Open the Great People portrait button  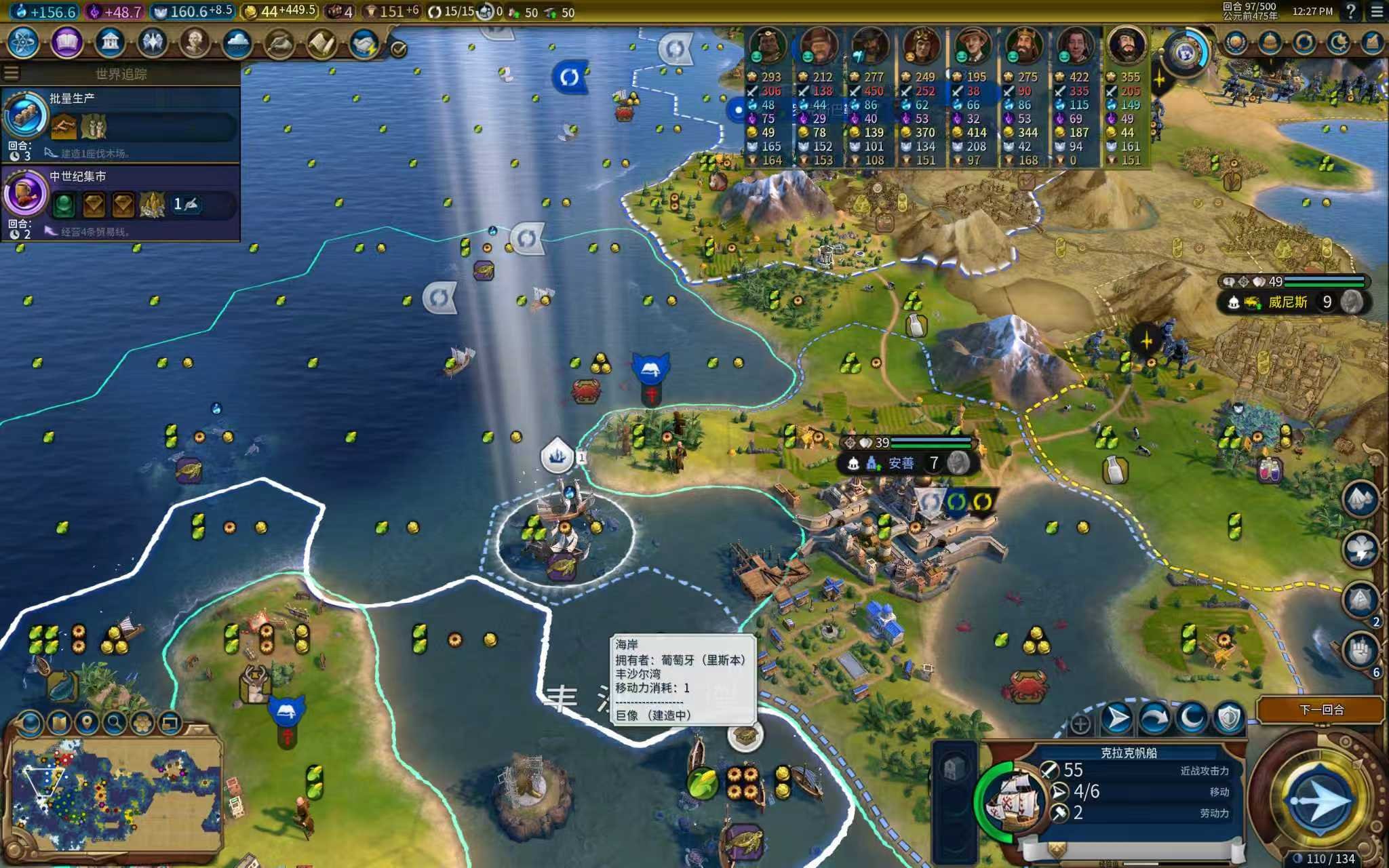click(x=195, y=43)
